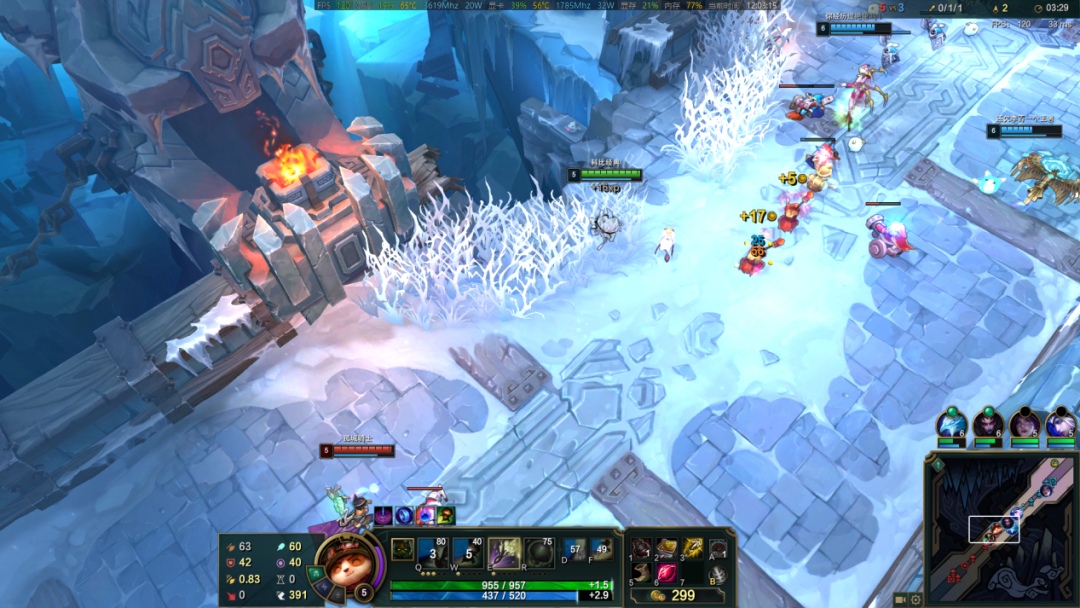Use the W ability on cooldown
The image size is (1080, 608).
[467, 552]
